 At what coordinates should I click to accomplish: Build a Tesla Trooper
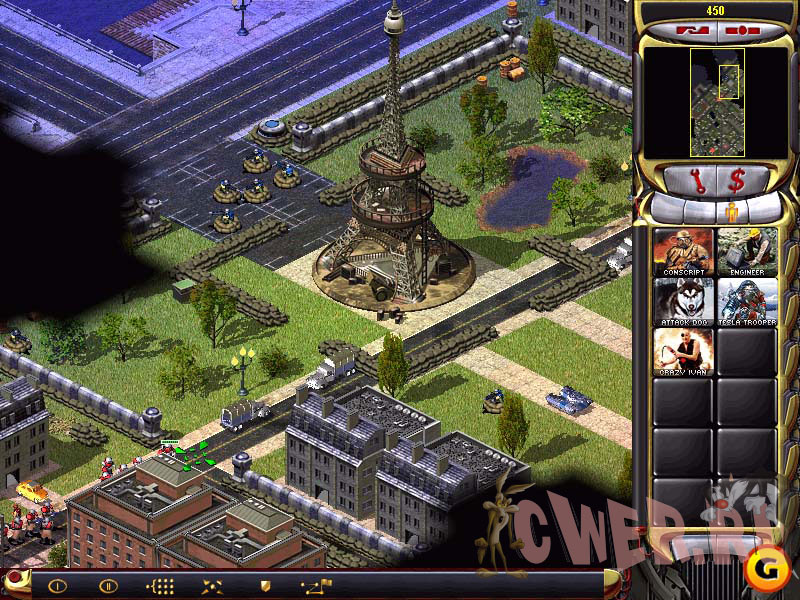click(x=746, y=302)
